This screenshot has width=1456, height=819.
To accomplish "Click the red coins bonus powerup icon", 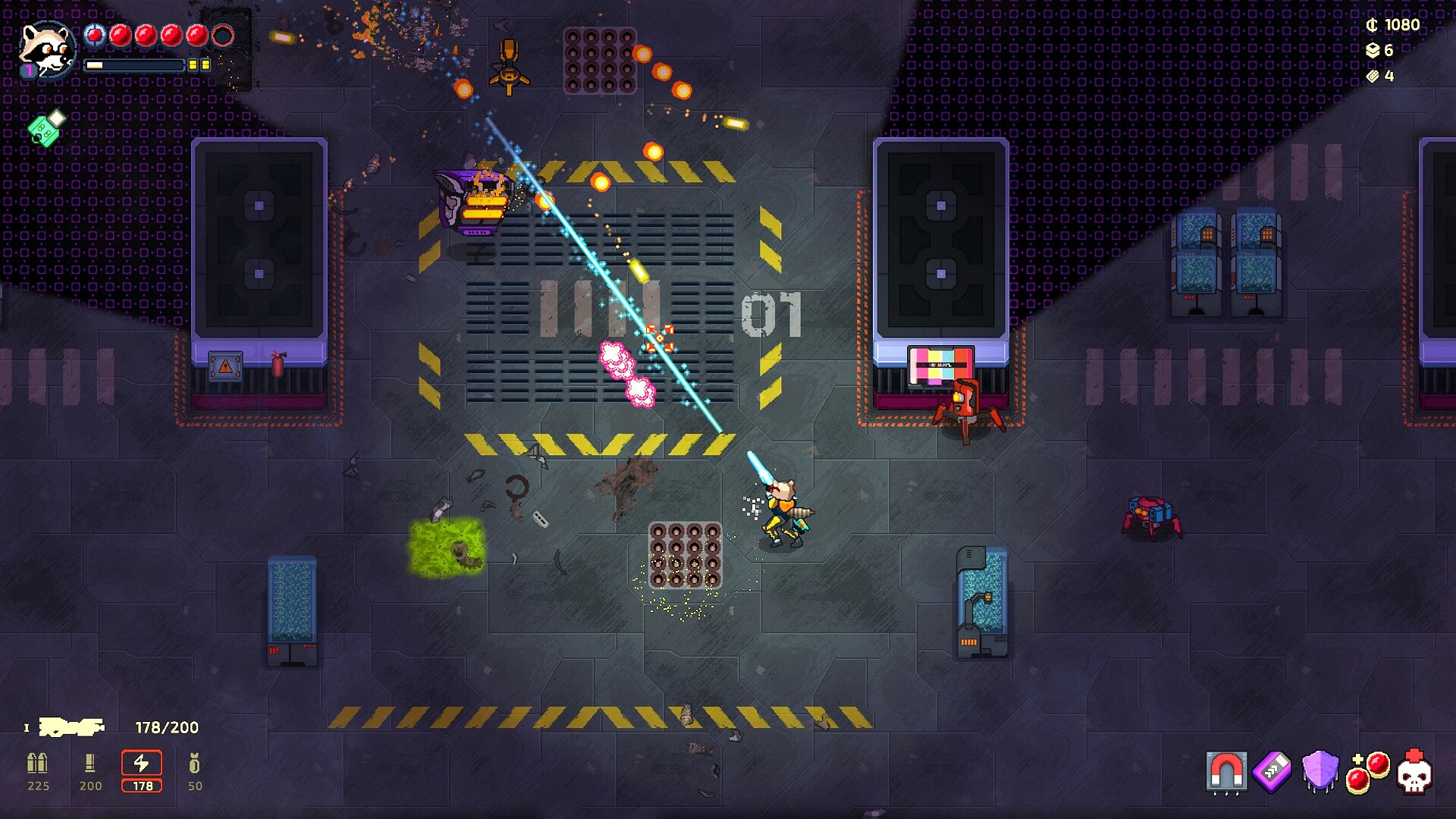I will click(1369, 772).
